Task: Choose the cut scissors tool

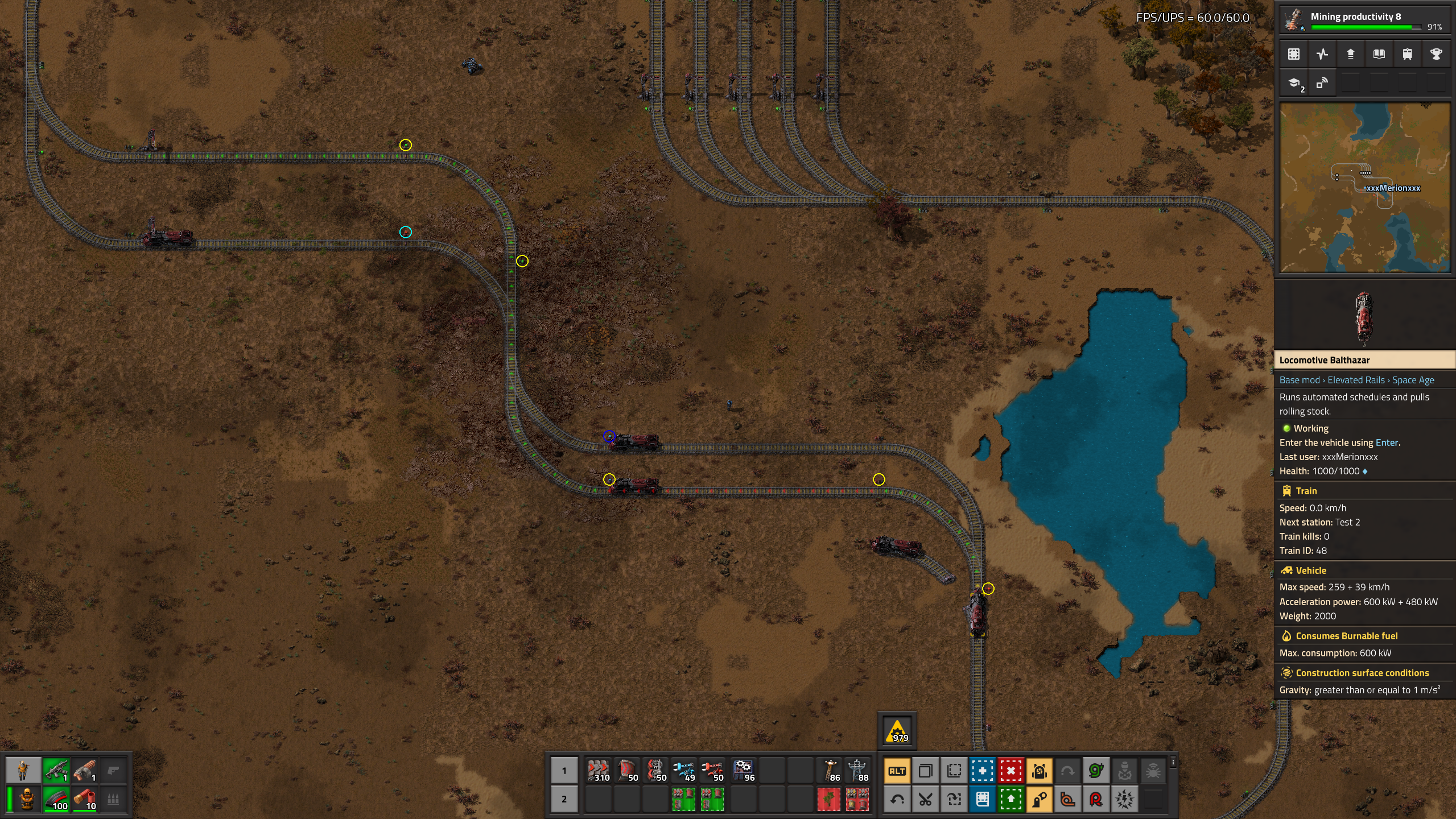Action: [x=925, y=800]
